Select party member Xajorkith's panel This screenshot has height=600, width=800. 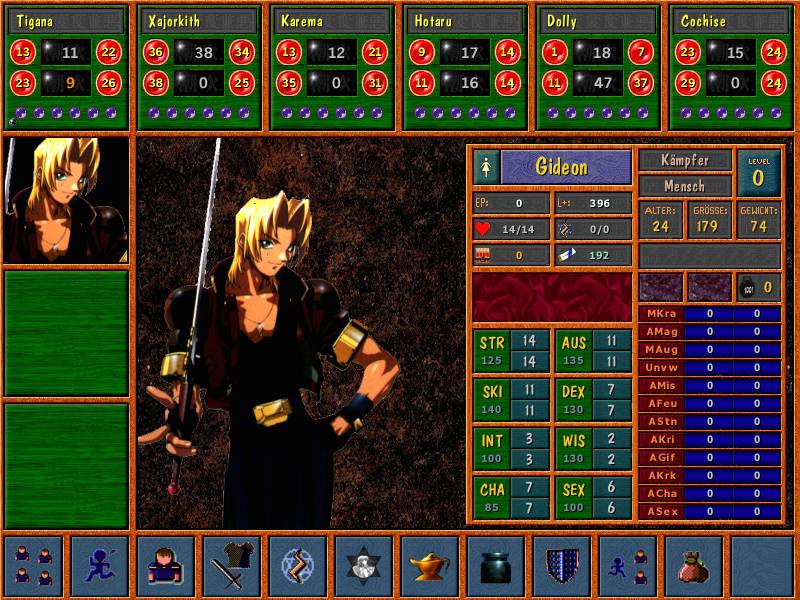point(199,21)
